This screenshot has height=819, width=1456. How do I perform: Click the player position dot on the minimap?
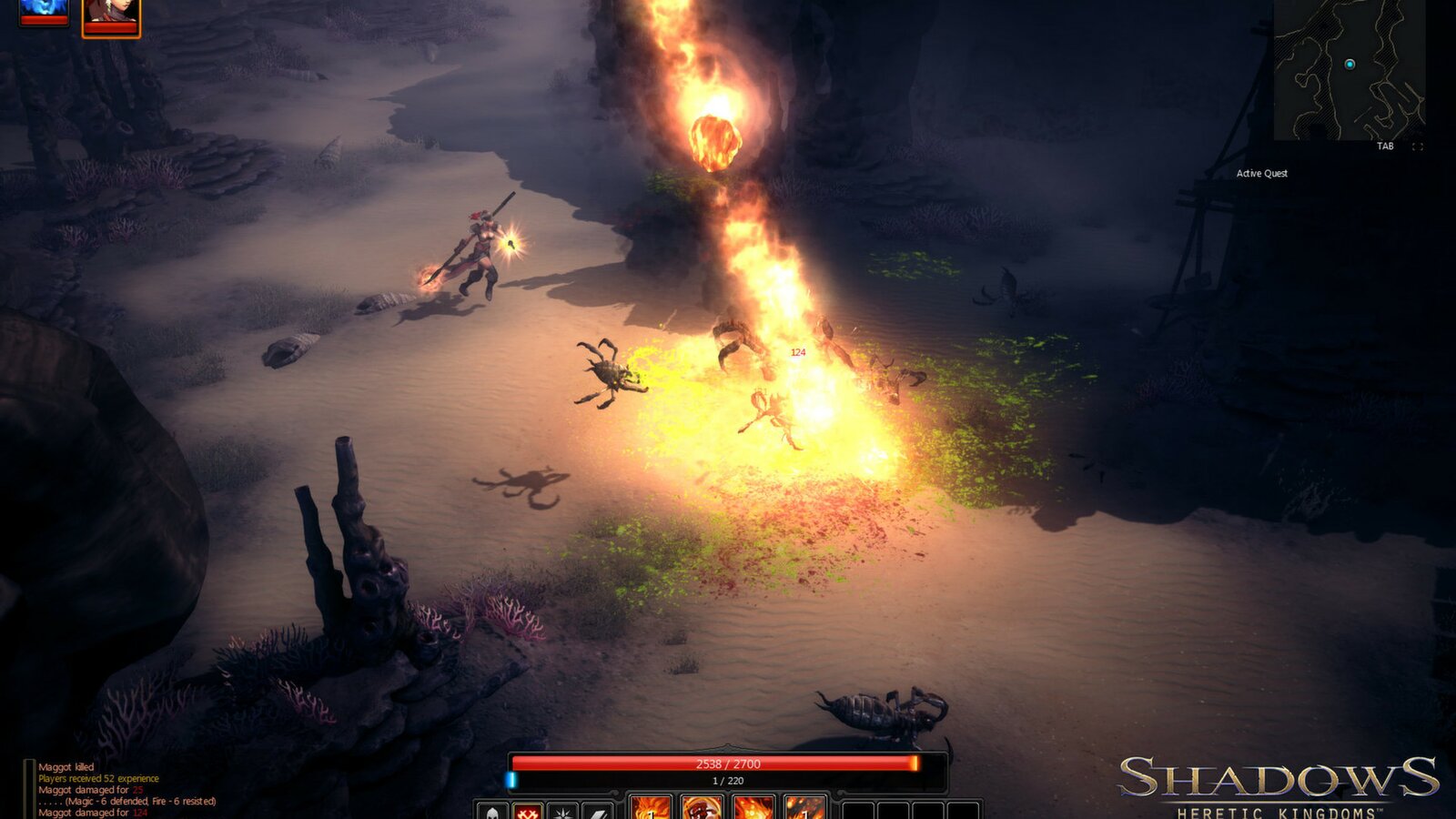pyautogui.click(x=1348, y=66)
